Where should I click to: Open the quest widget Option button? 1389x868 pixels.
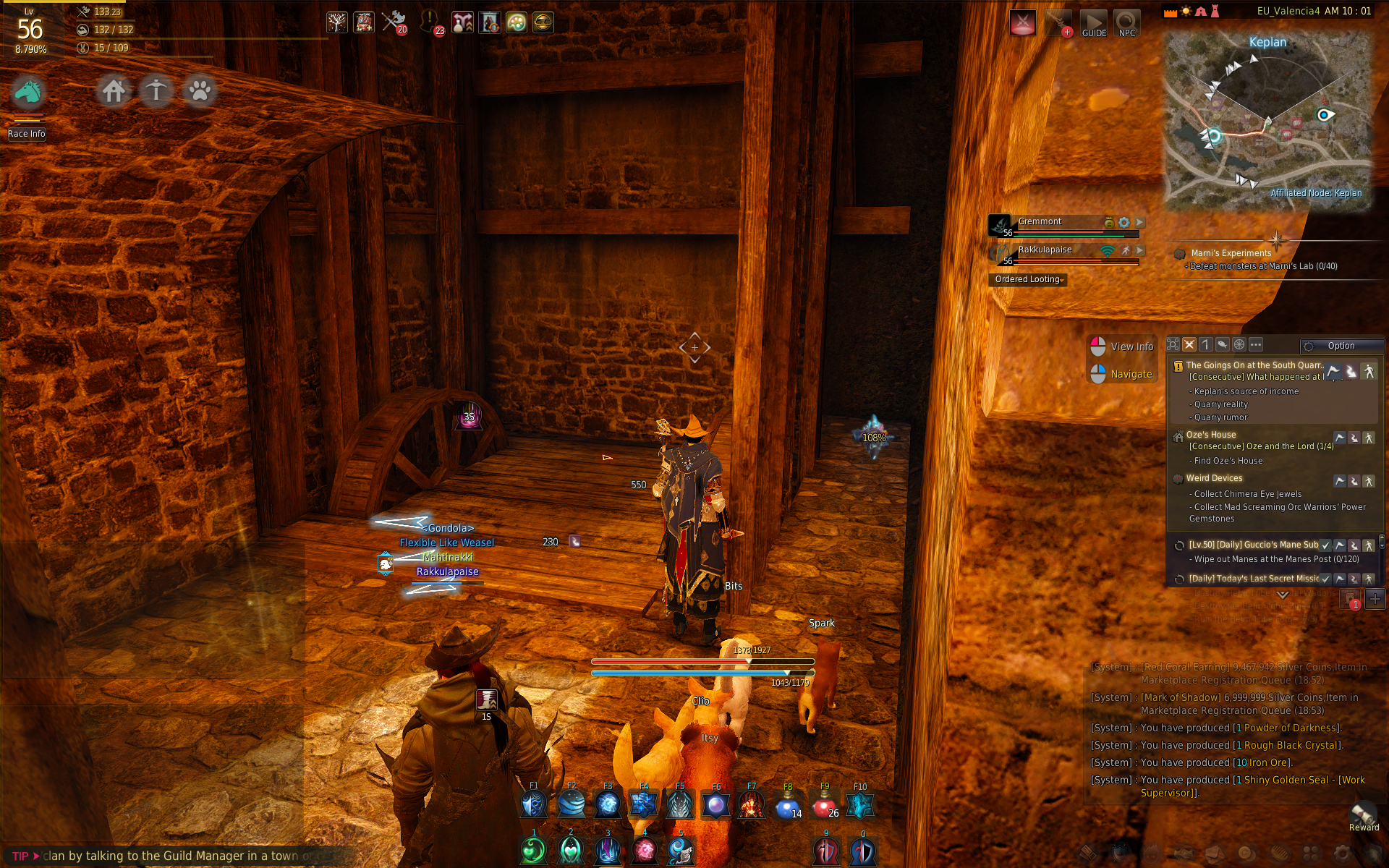[1341, 346]
